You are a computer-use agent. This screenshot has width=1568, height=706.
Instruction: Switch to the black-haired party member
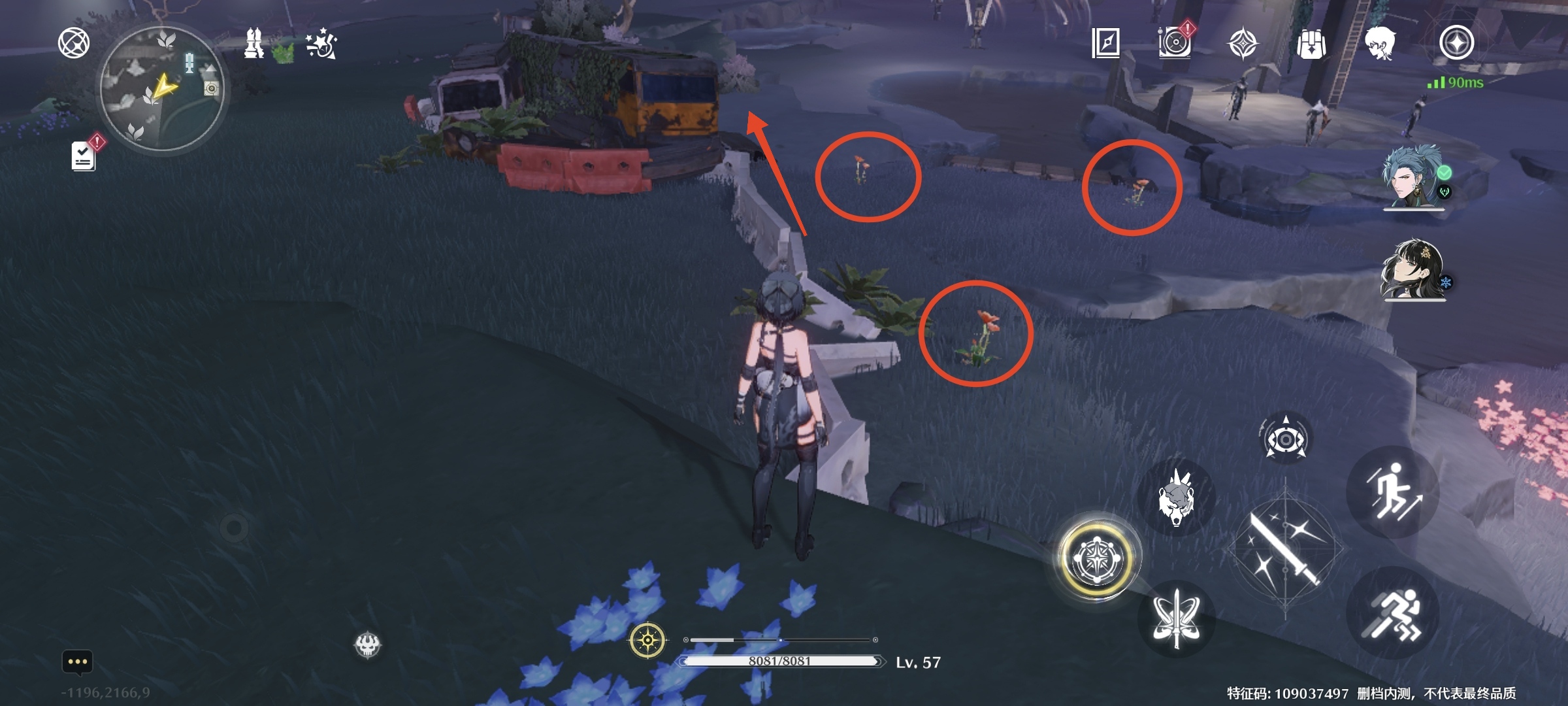click(1414, 269)
